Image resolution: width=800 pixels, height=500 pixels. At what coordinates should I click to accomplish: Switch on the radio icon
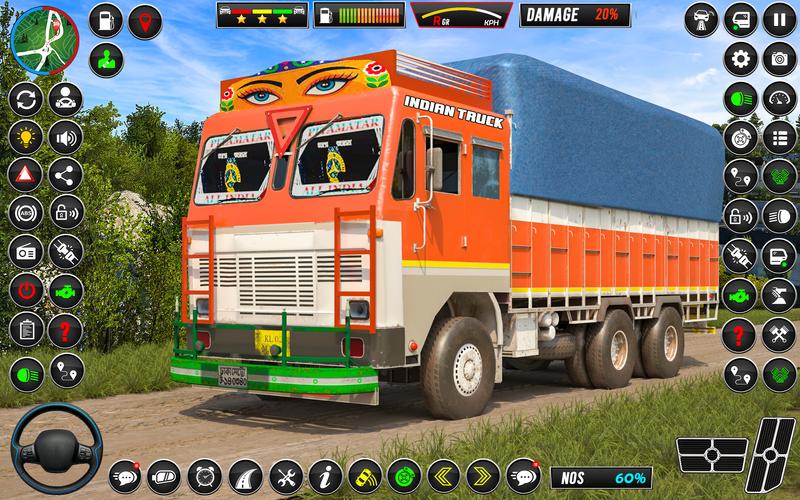[26, 251]
